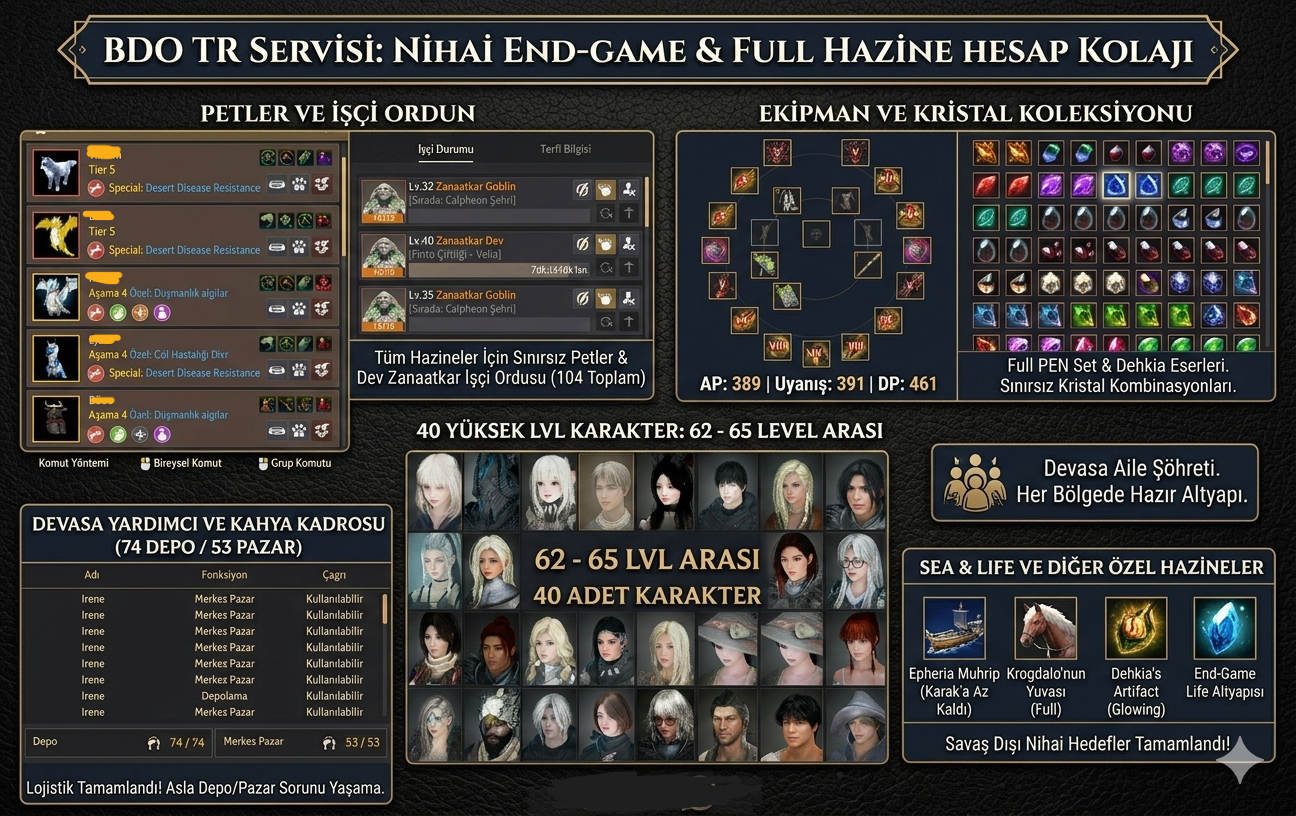This screenshot has width=1296, height=816.
Task: Enable Bireysel Komut pet mode
Action: (x=187, y=463)
